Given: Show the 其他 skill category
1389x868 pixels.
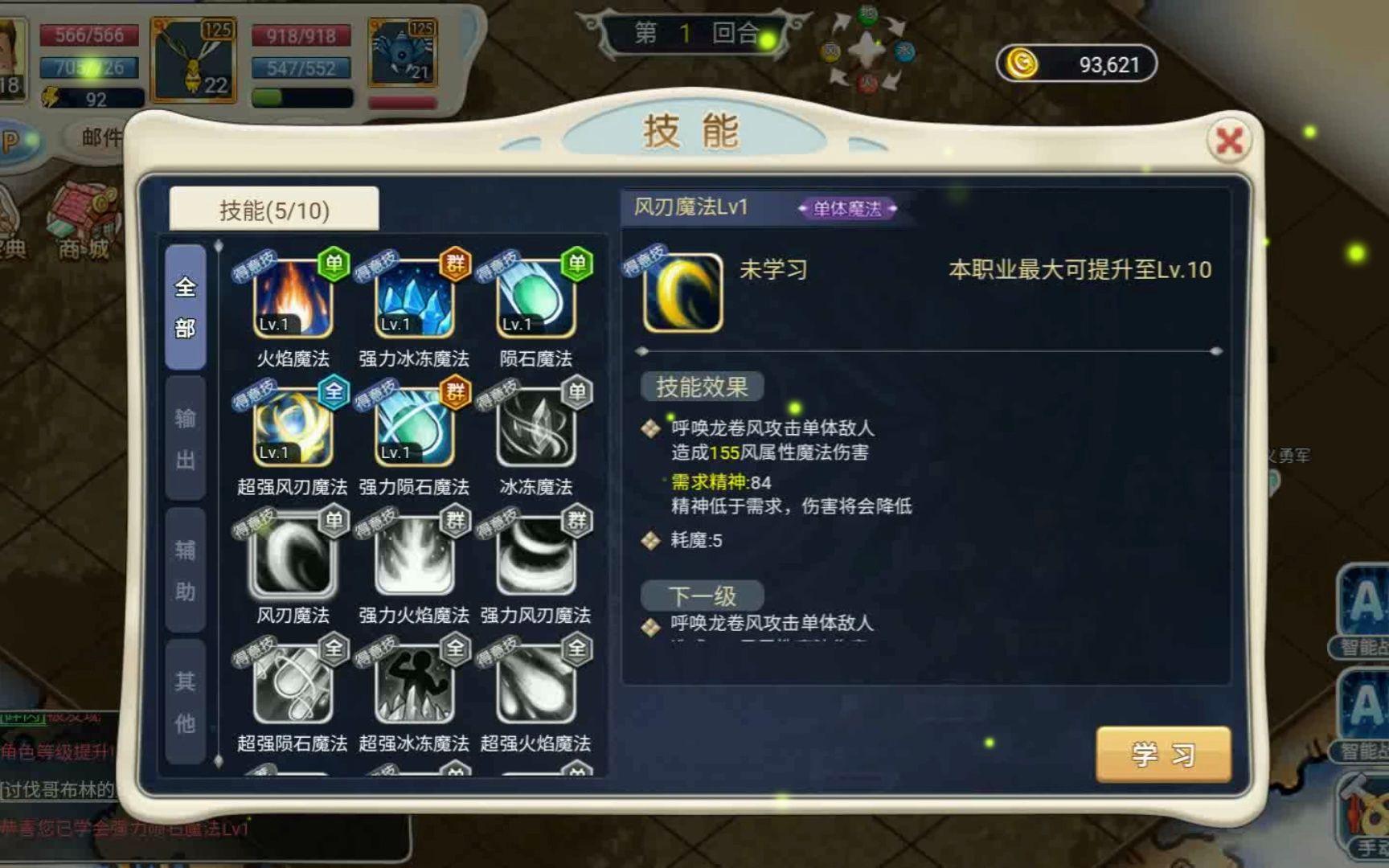Looking at the screenshot, I should coord(186,702).
